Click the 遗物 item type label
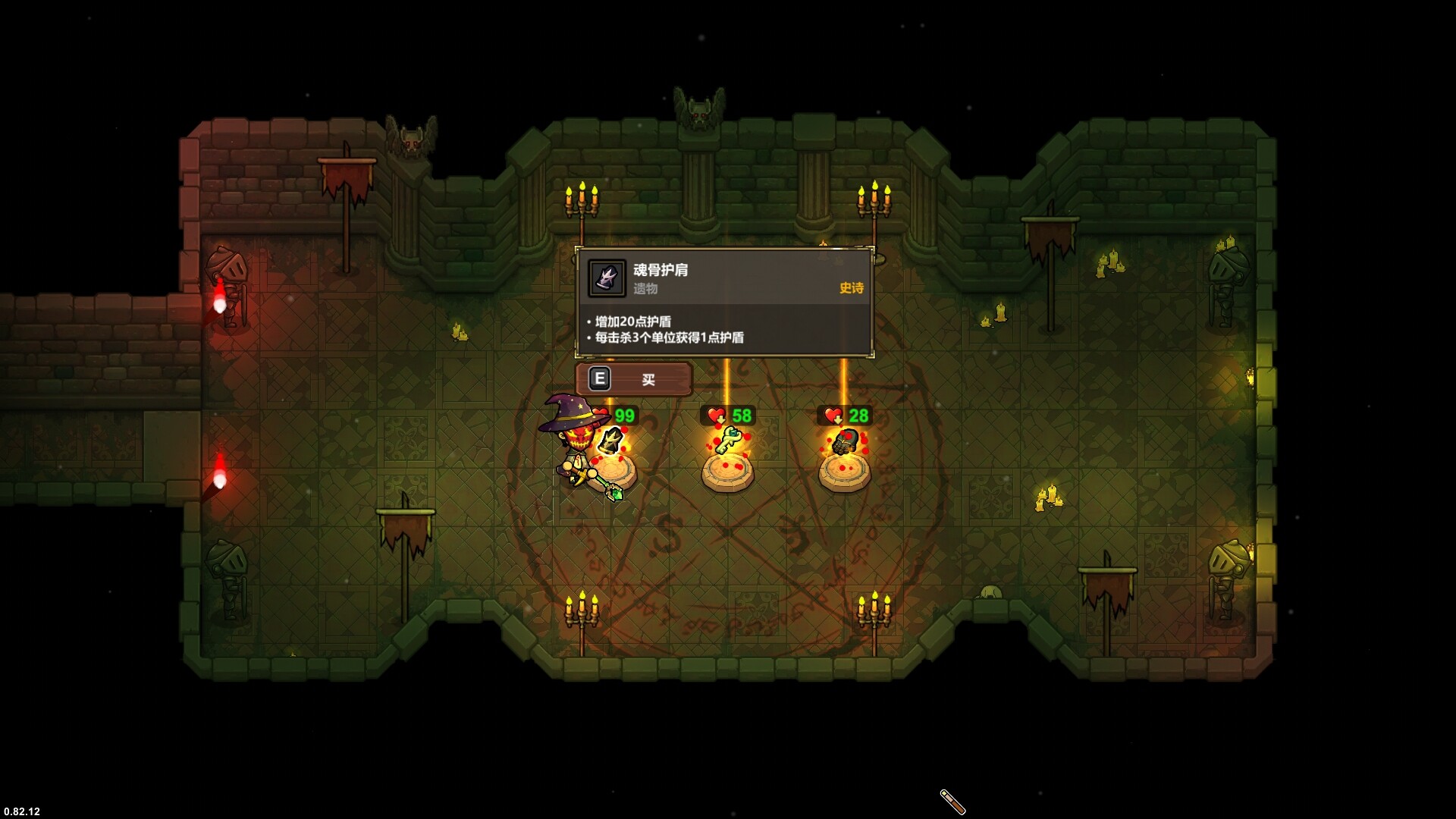 645,290
